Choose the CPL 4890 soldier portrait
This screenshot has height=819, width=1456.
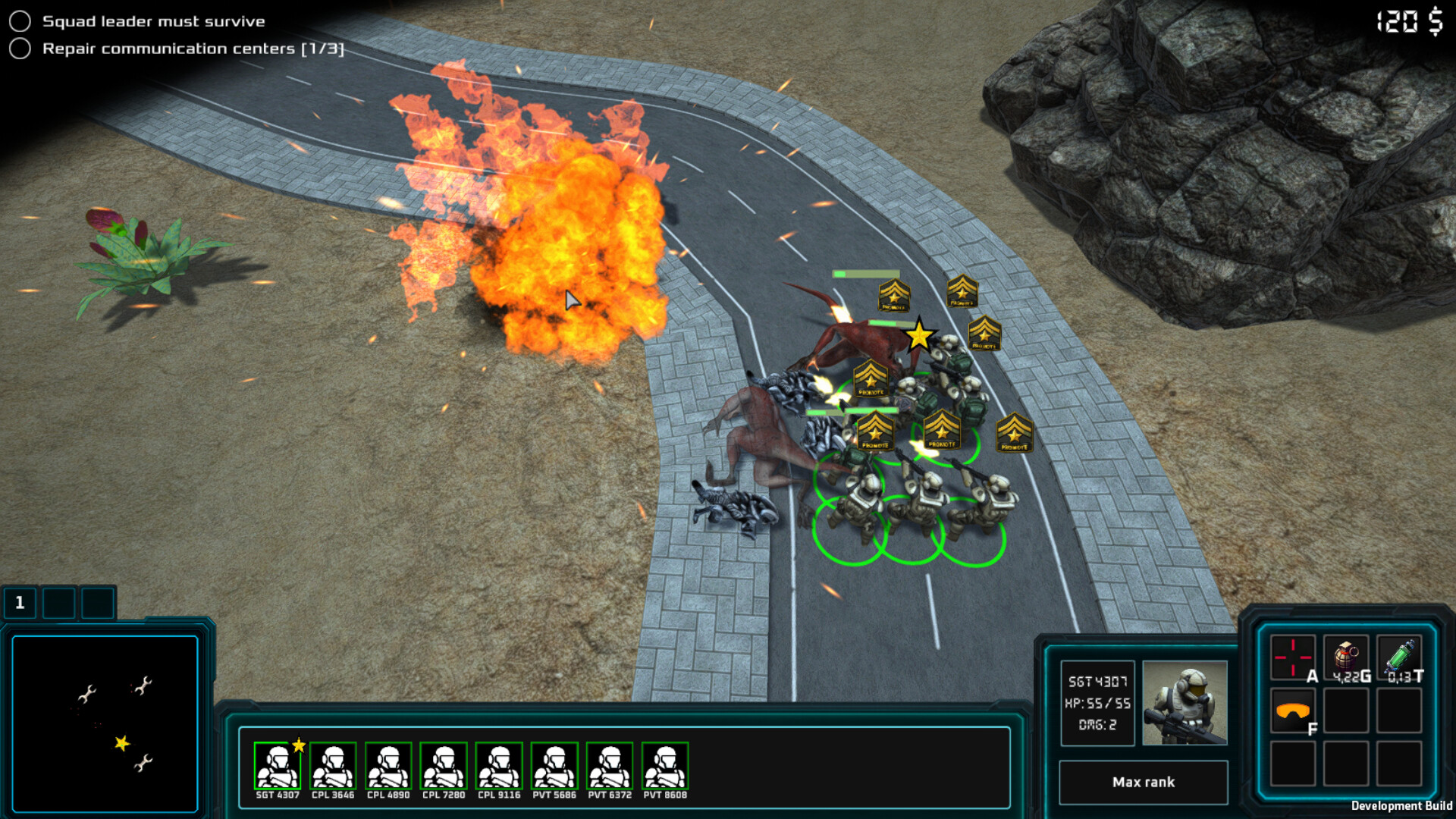pyautogui.click(x=388, y=767)
